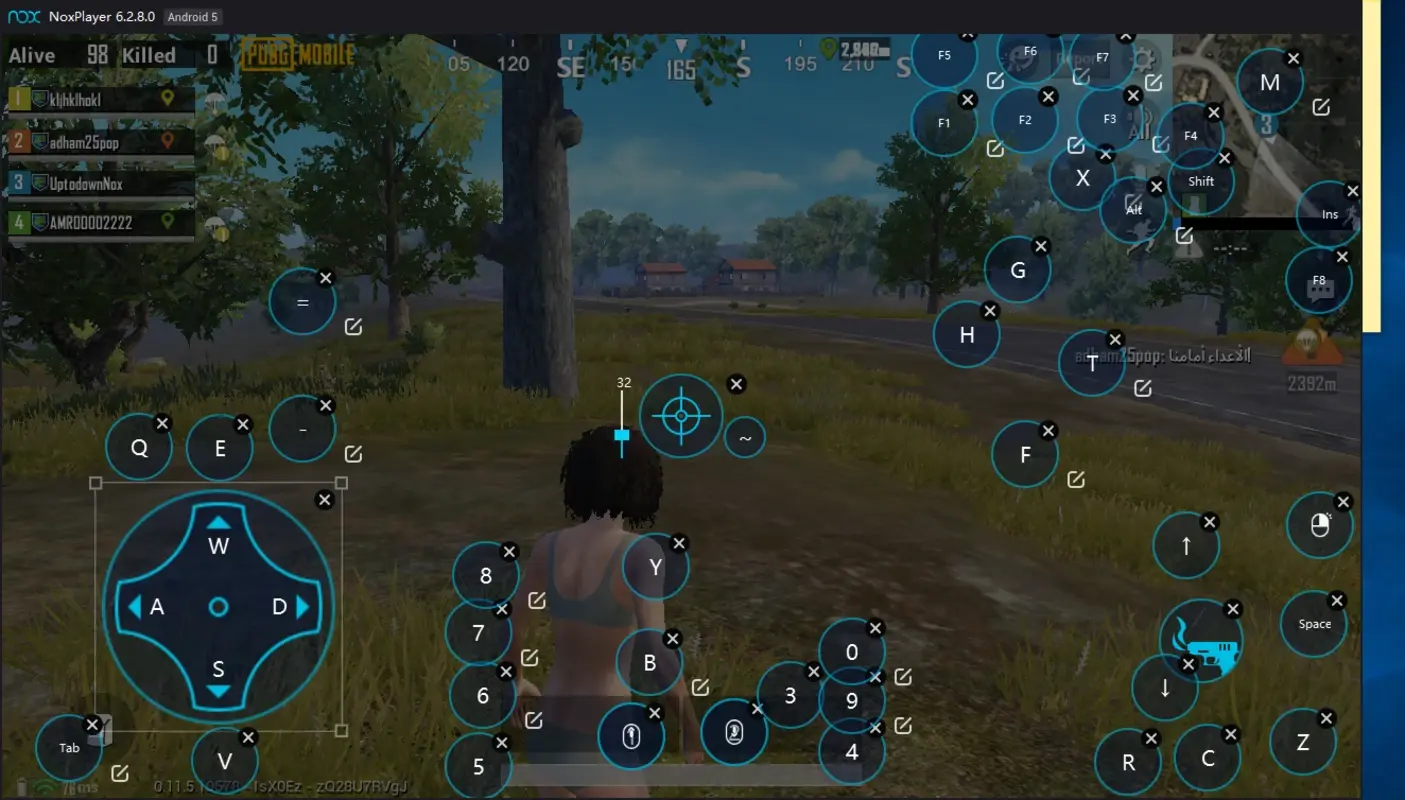The height and width of the screenshot is (800, 1405).
Task: Click the crosshair fire-button mapping icon
Action: point(680,415)
